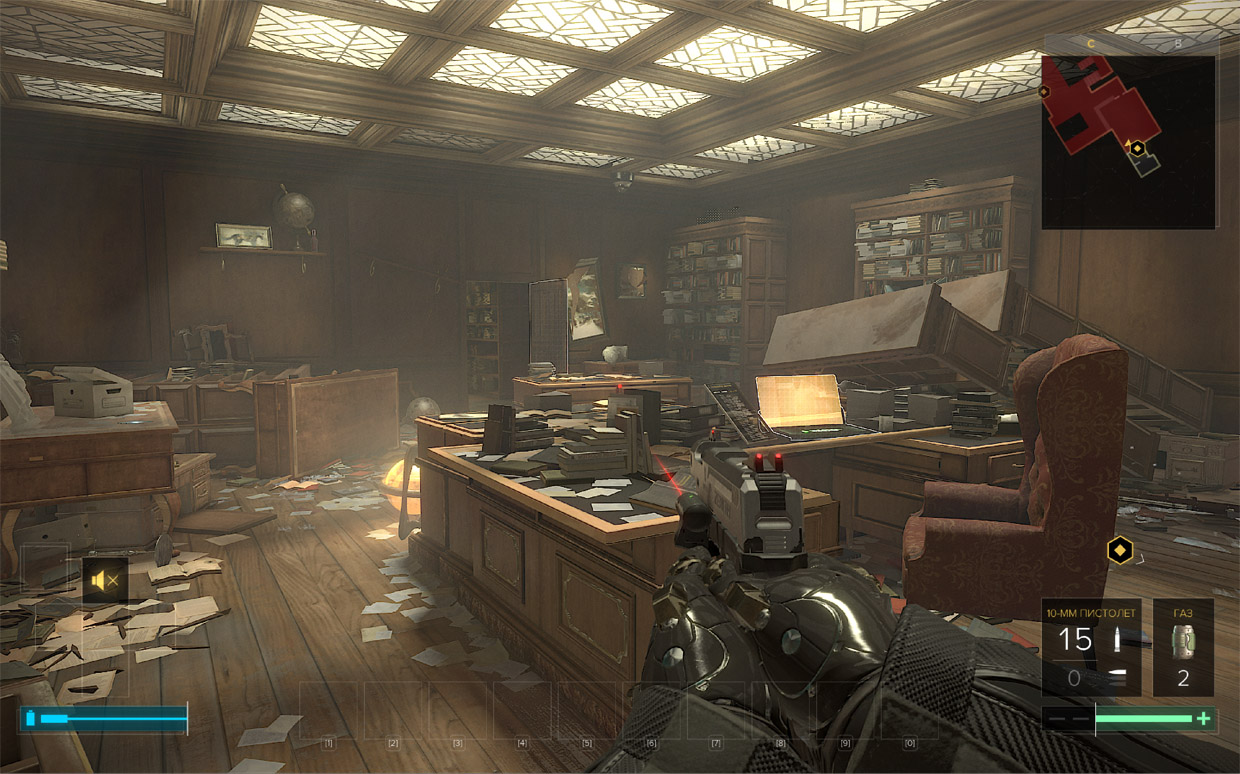Click the minimap in the corner

point(1128,141)
